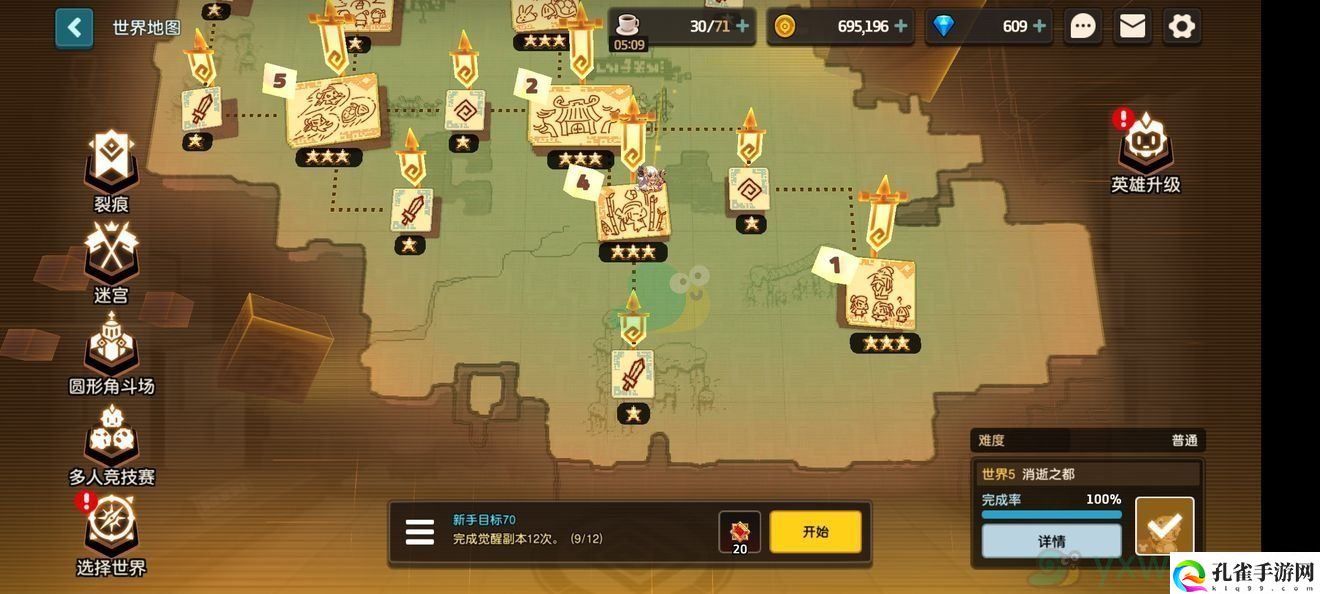
Task: Add more coffee stamina with plus
Action: [742, 27]
